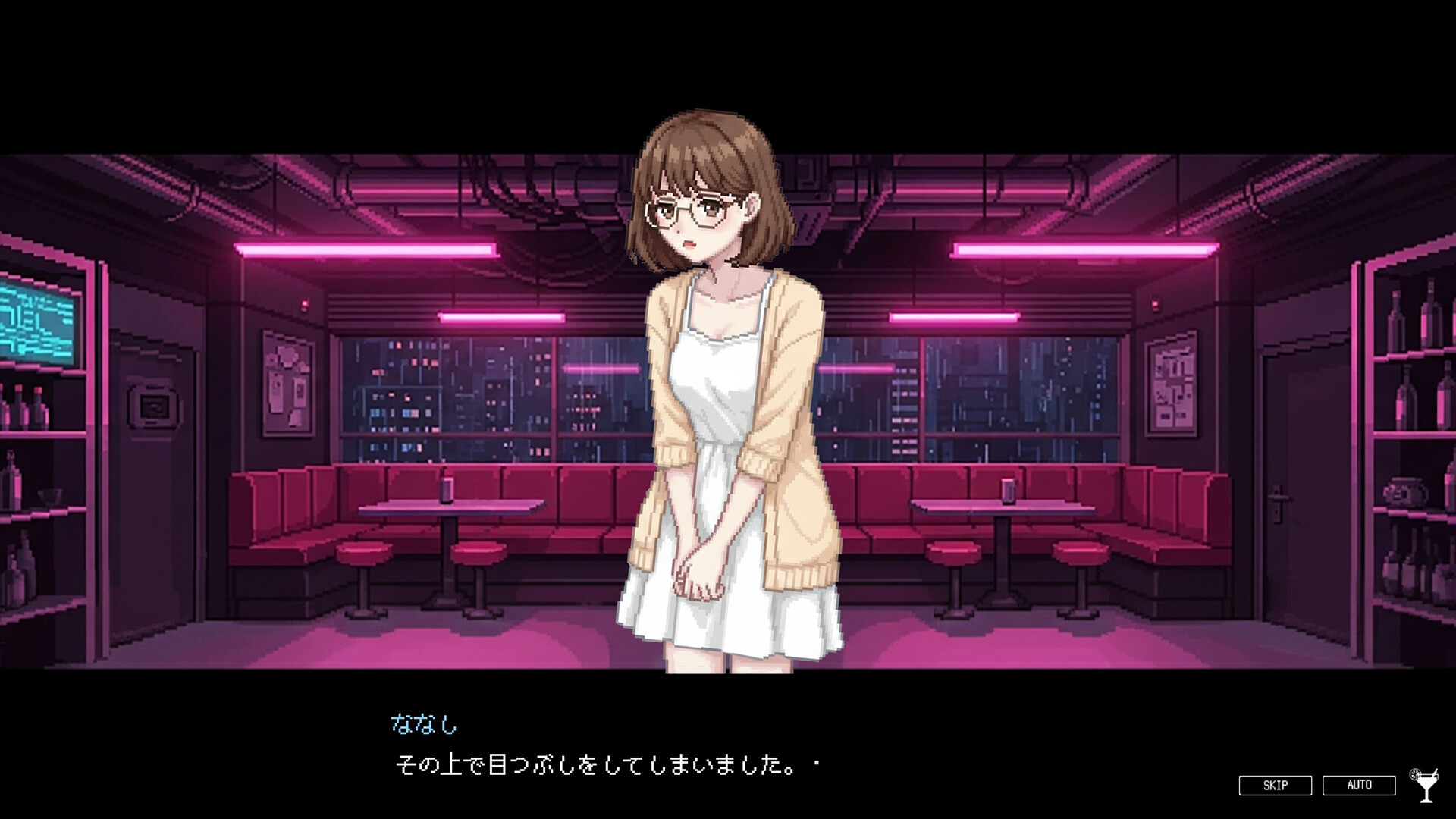
Task: Click the noticeboard beside the right door
Action: (1172, 384)
